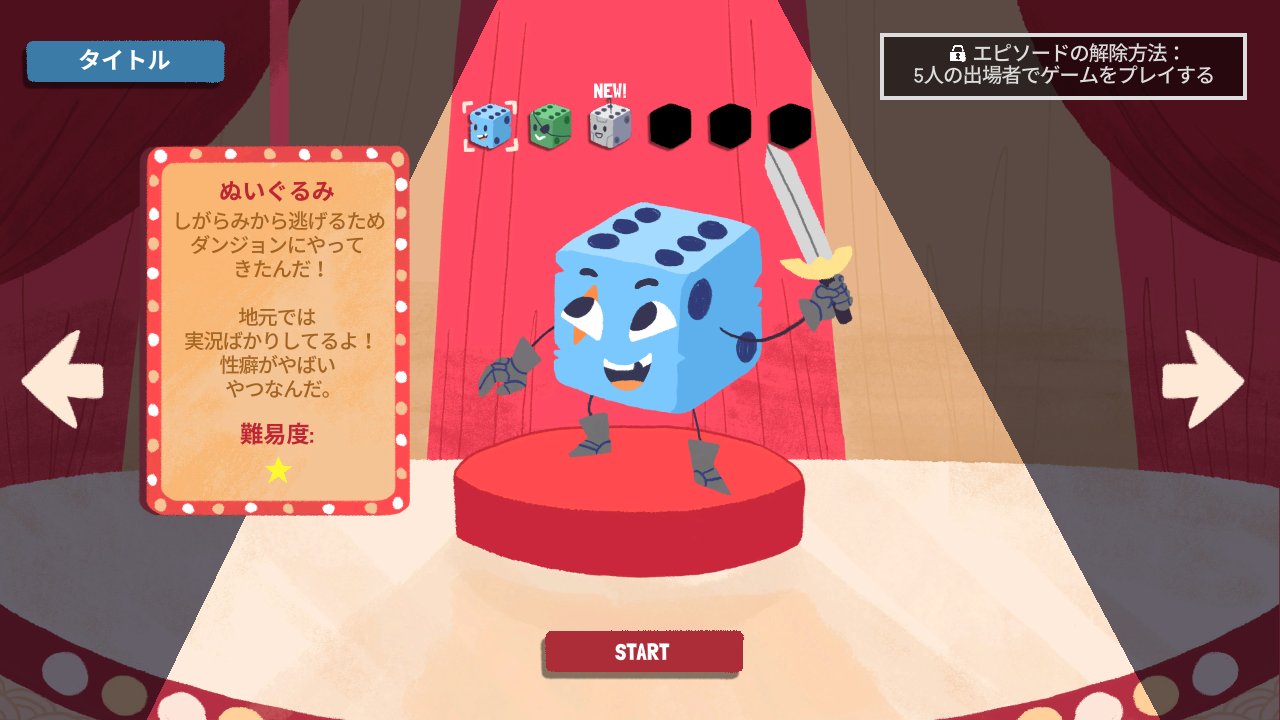Click the NEW! badge above the Robot die
Viewport: 1280px width, 720px height.
[608, 89]
